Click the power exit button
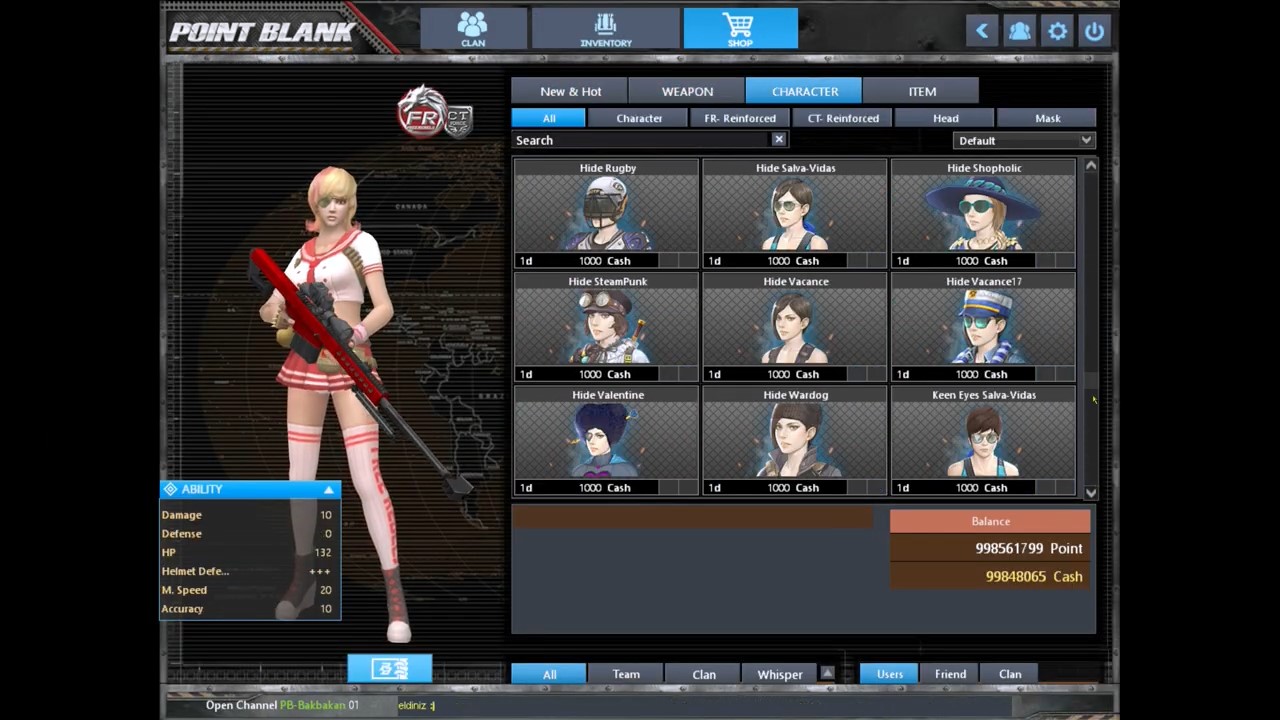Viewport: 1280px width, 720px height. point(1094,31)
